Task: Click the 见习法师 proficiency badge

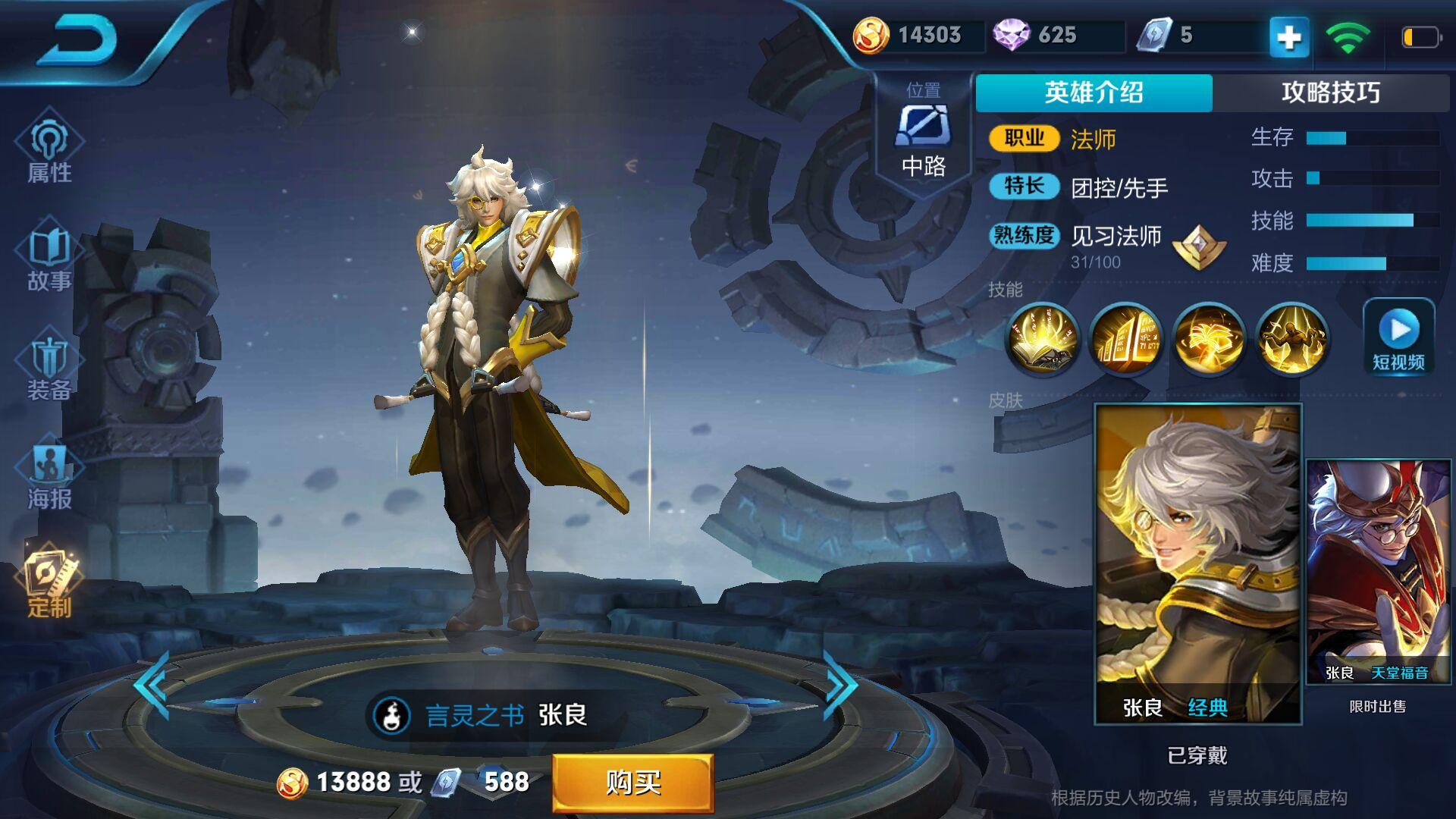Action: click(1199, 247)
